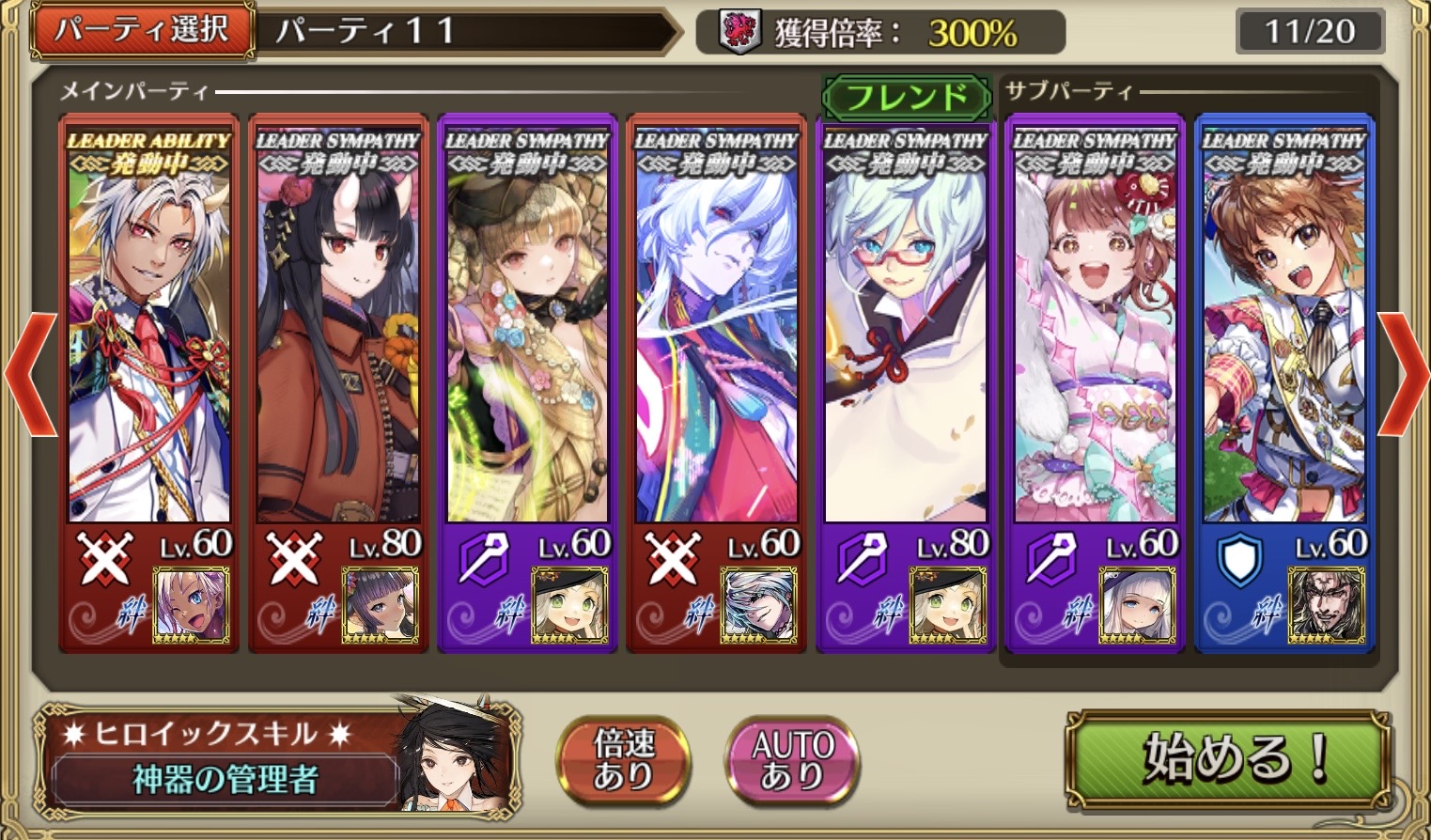Toggle the 倍速あり speed button
The width and height of the screenshot is (1431, 840).
coord(623,760)
